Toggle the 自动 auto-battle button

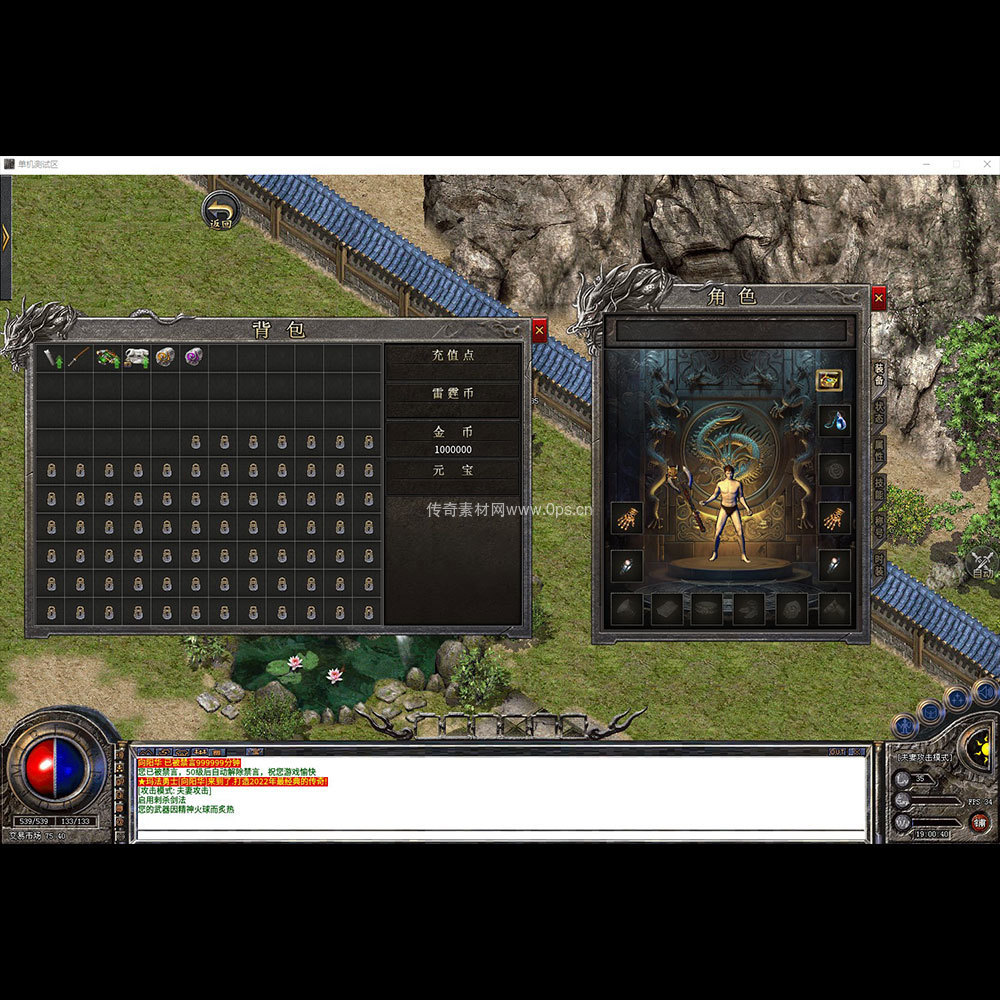coord(982,565)
